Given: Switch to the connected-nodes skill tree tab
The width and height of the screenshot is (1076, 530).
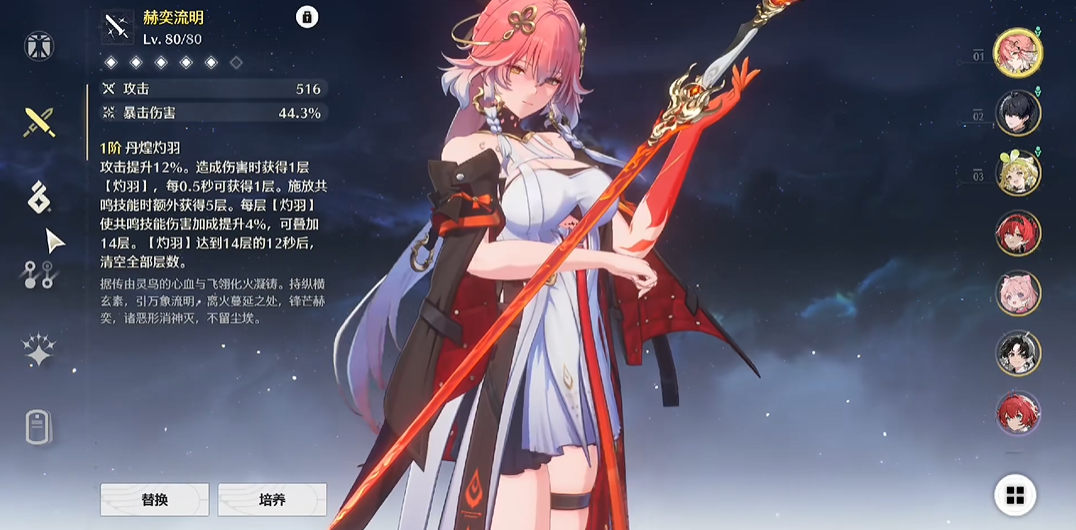Looking at the screenshot, I should 39,275.
